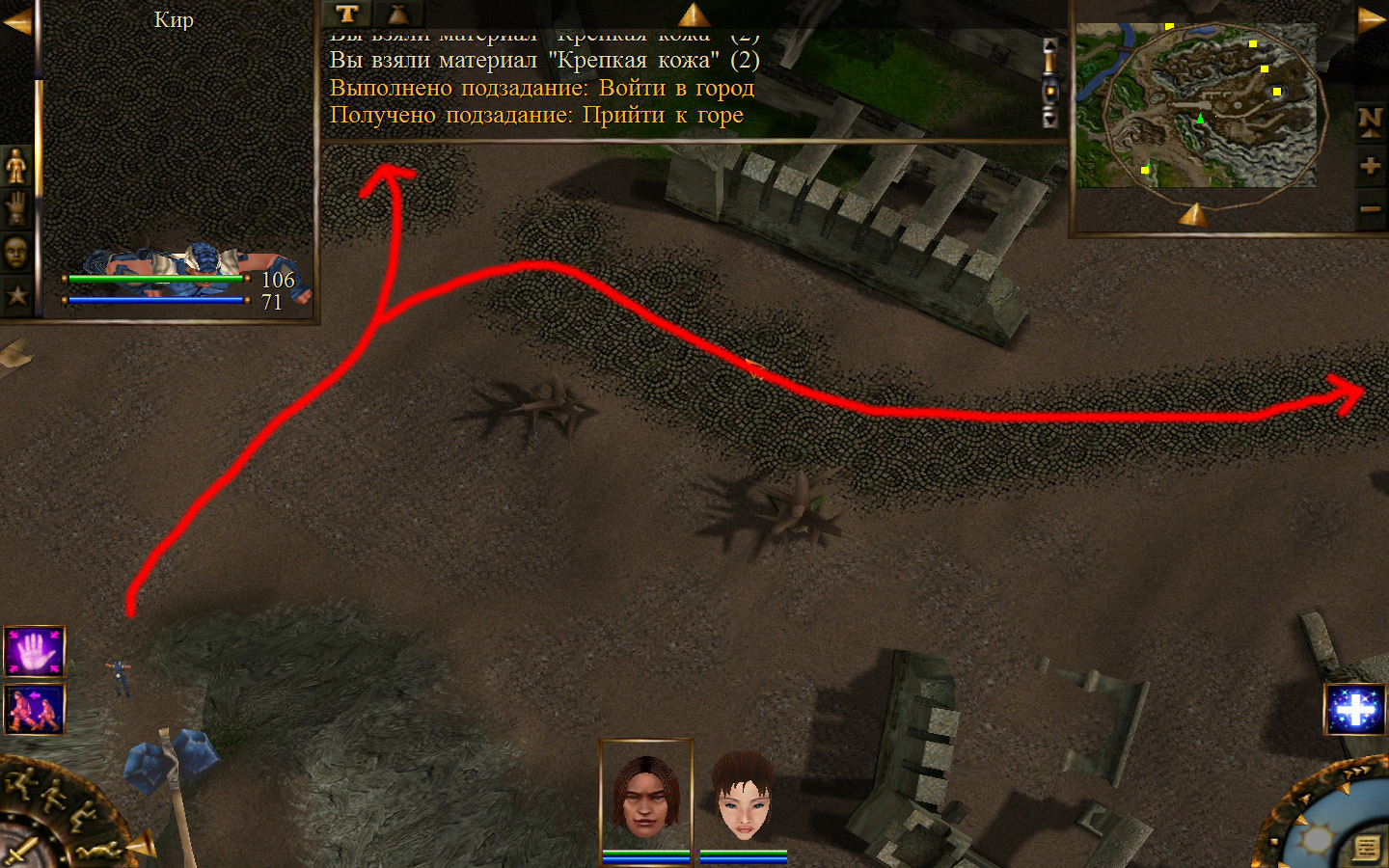The width and height of the screenshot is (1389, 868).
Task: Toggle the minimap north orientation button
Action: [1370, 121]
